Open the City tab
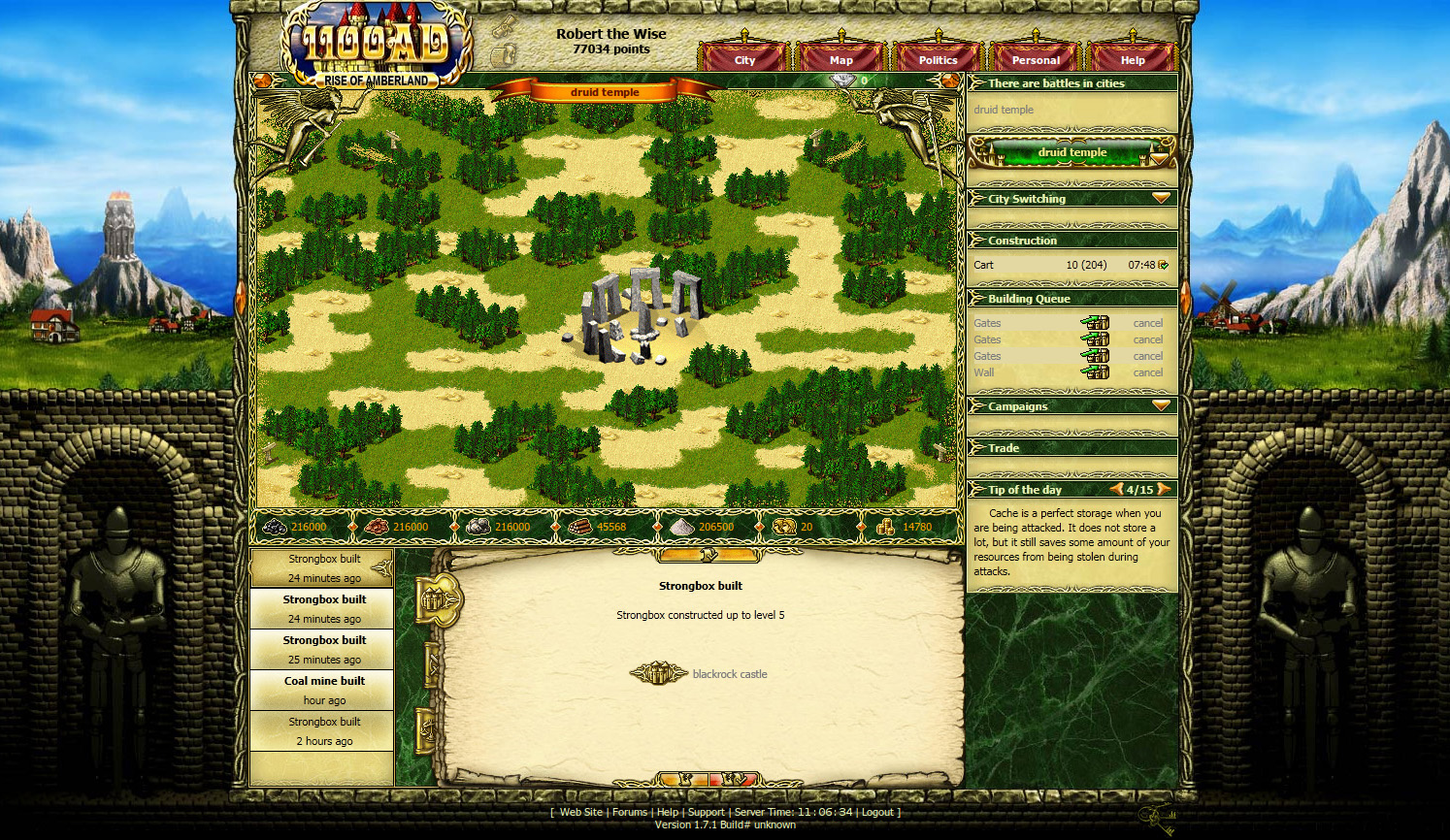 point(744,59)
